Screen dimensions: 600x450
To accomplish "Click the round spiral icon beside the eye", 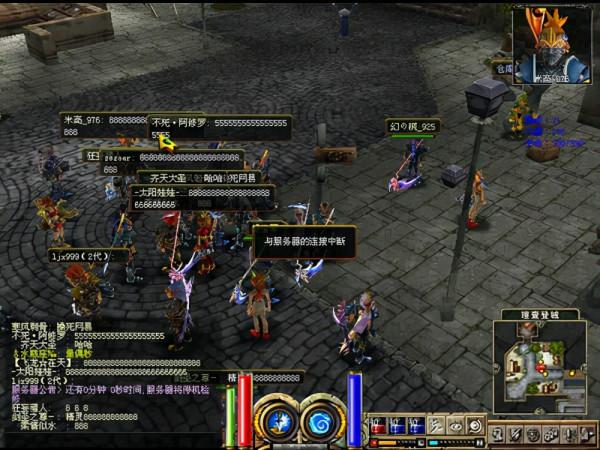I will (474, 425).
